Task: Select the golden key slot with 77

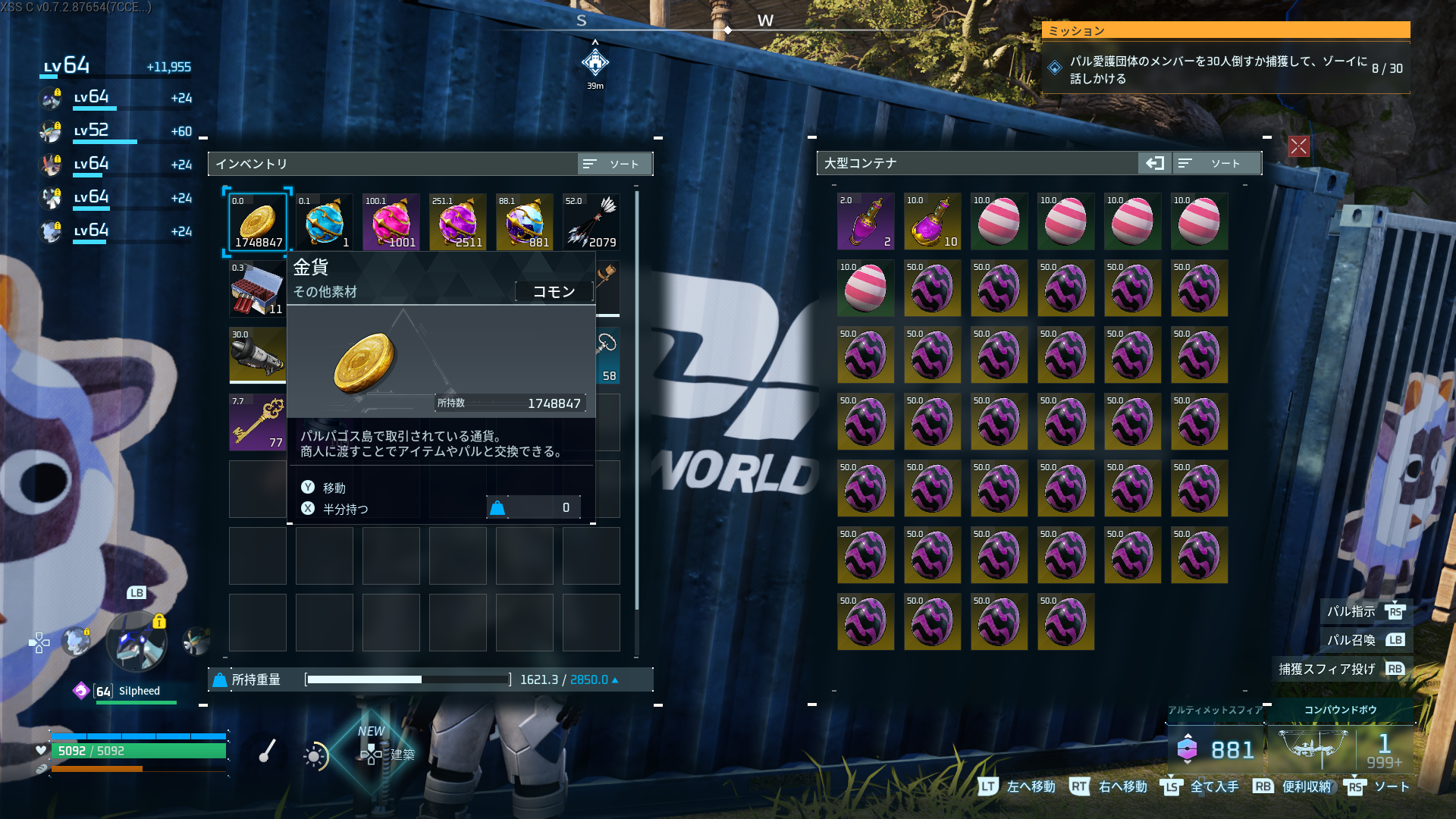Action: point(258,422)
